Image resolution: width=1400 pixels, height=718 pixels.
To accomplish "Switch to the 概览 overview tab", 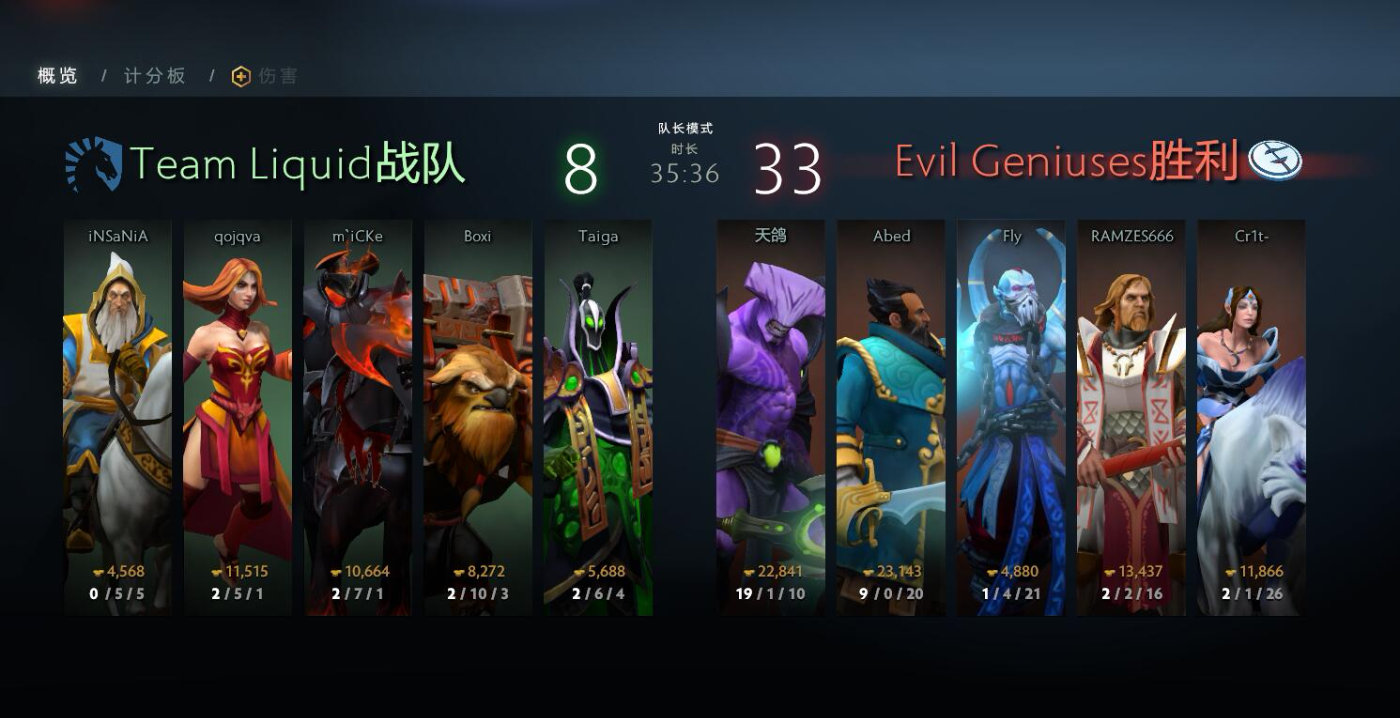I will (57, 76).
